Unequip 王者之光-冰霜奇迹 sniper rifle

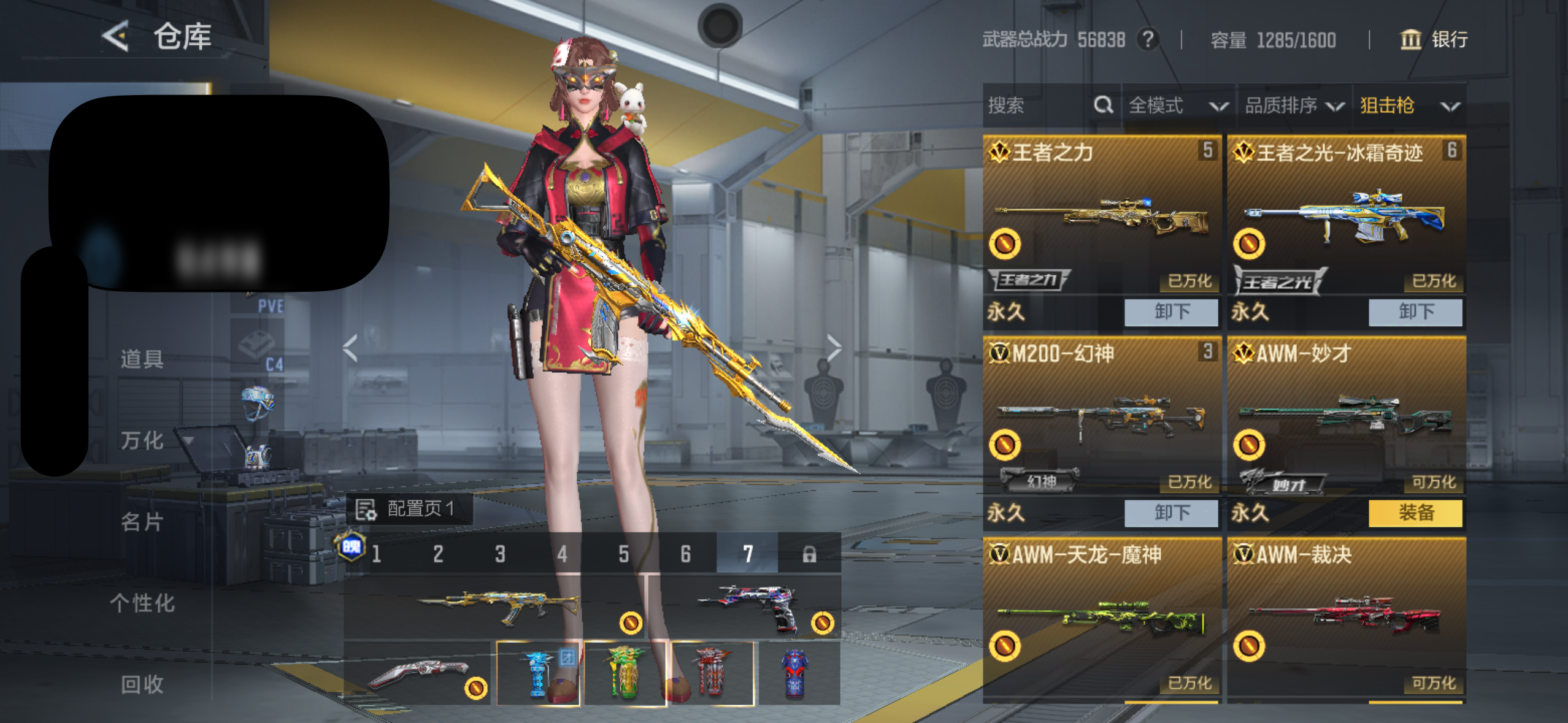1415,312
